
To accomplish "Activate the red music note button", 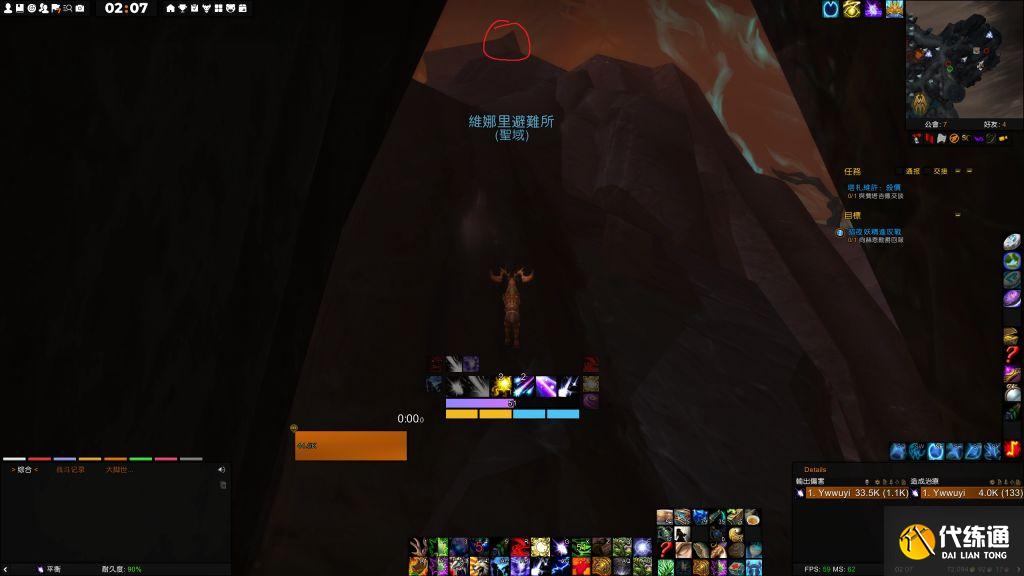I will [x=1013, y=451].
